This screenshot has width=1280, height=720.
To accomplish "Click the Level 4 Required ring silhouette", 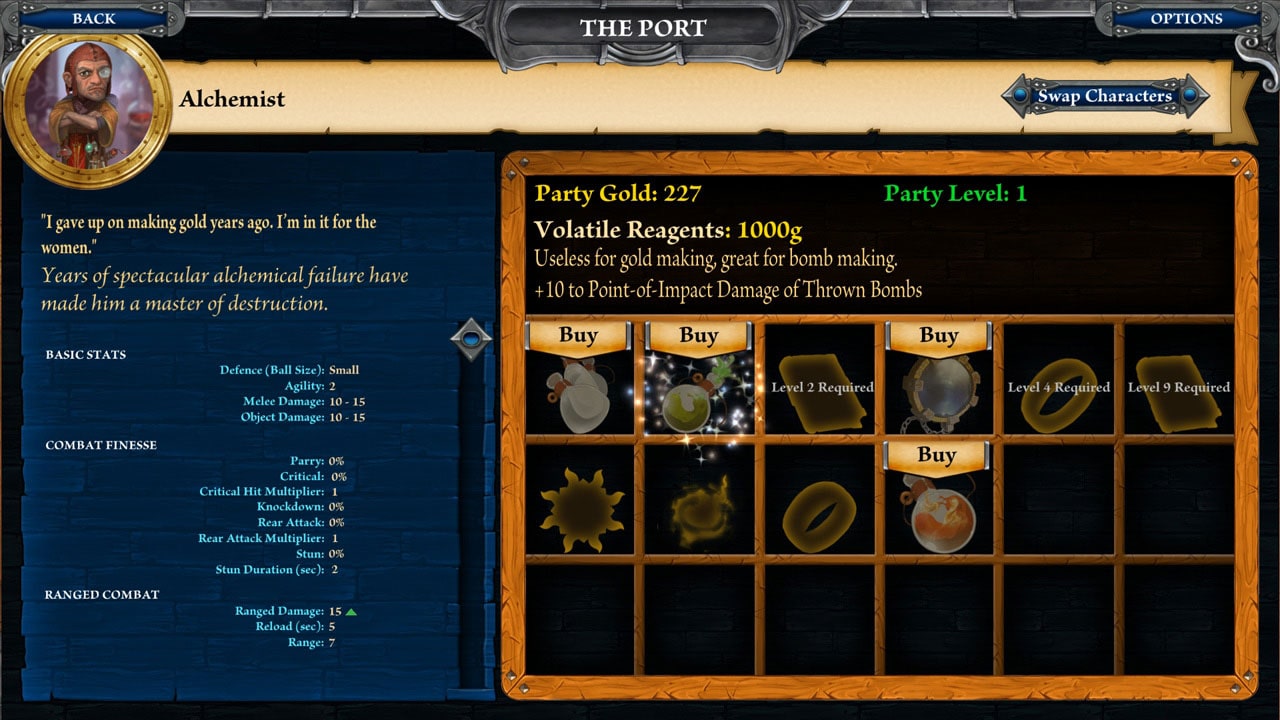I will pyautogui.click(x=1058, y=390).
